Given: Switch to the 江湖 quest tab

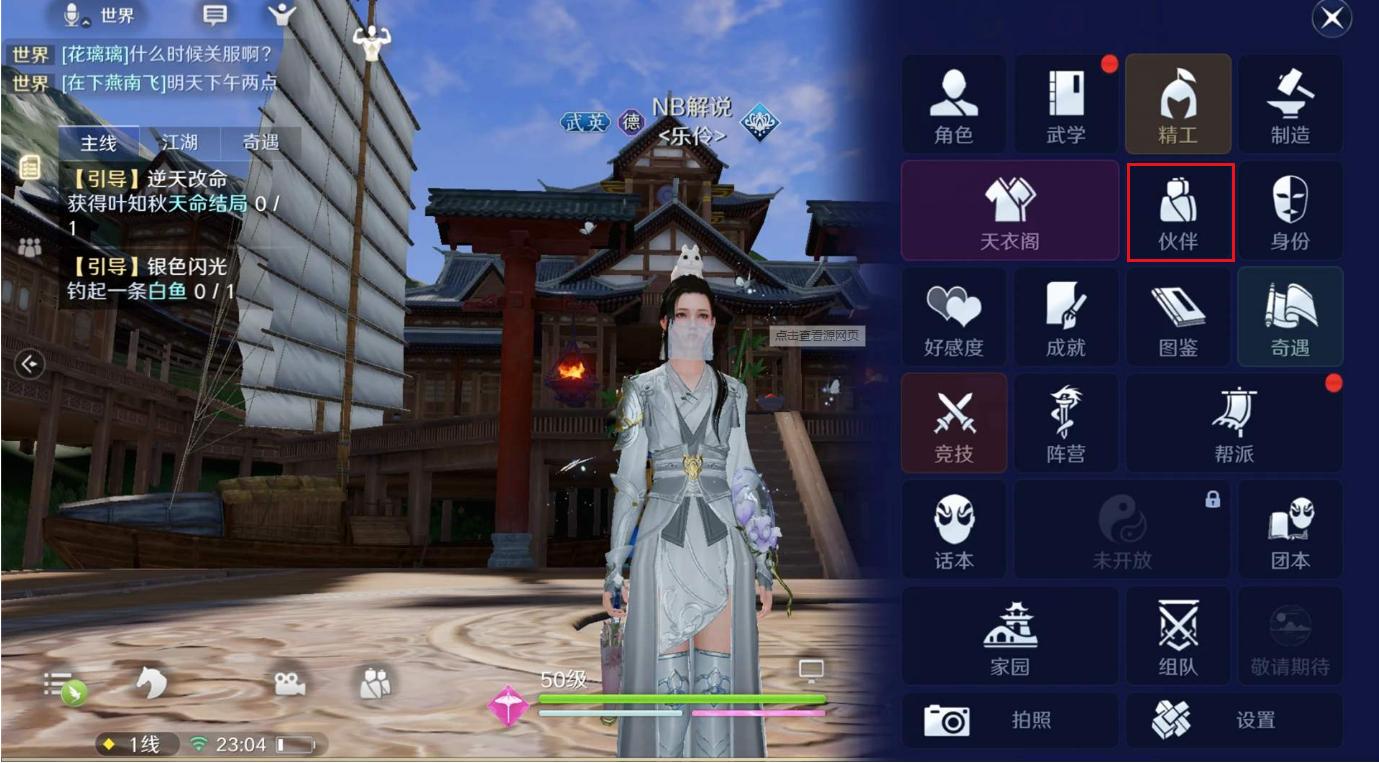Looking at the screenshot, I should point(182,142).
